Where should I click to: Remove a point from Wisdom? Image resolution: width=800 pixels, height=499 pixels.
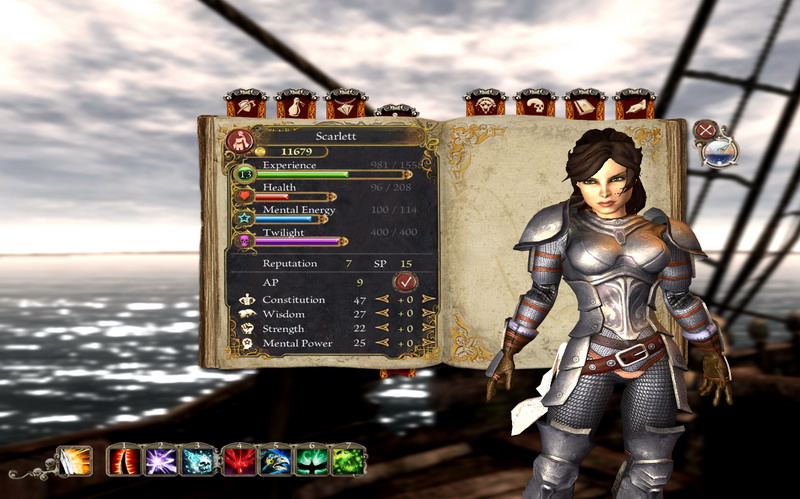tap(381, 314)
